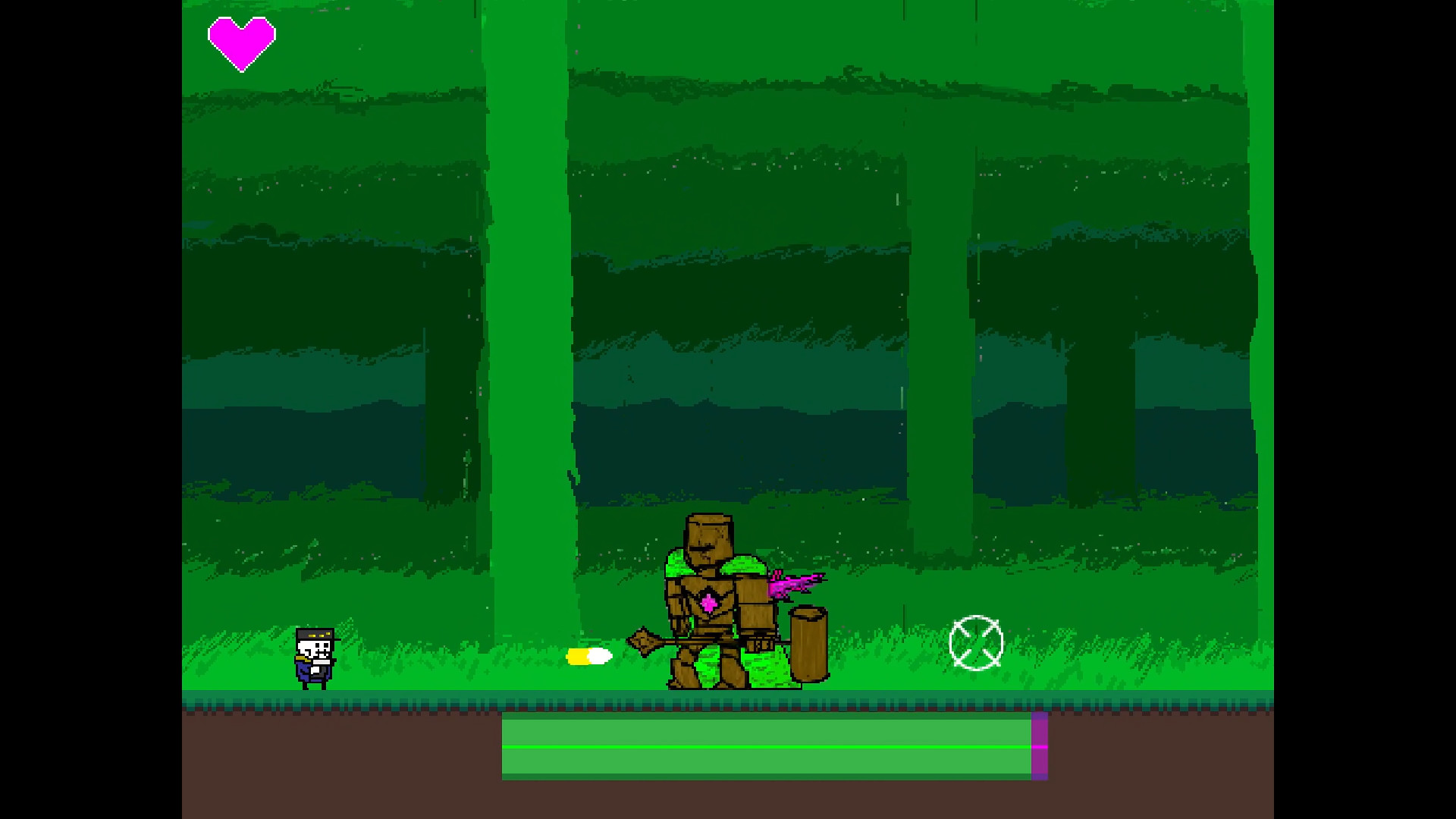Click the golem's pink glowing crystal chest
Viewport: 1456px width, 819px height.
pyautogui.click(x=708, y=603)
